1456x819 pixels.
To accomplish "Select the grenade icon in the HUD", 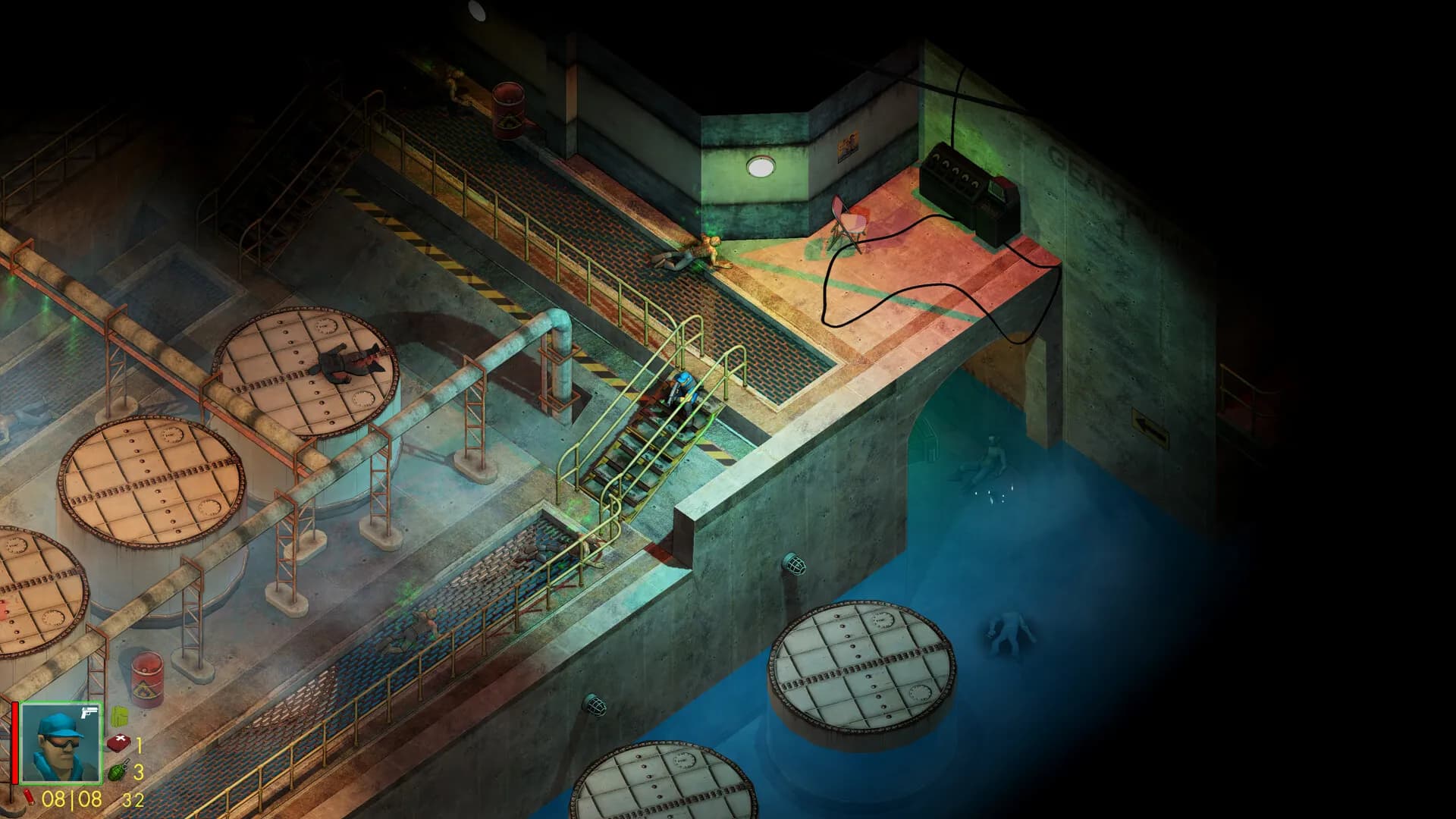I will click(118, 770).
